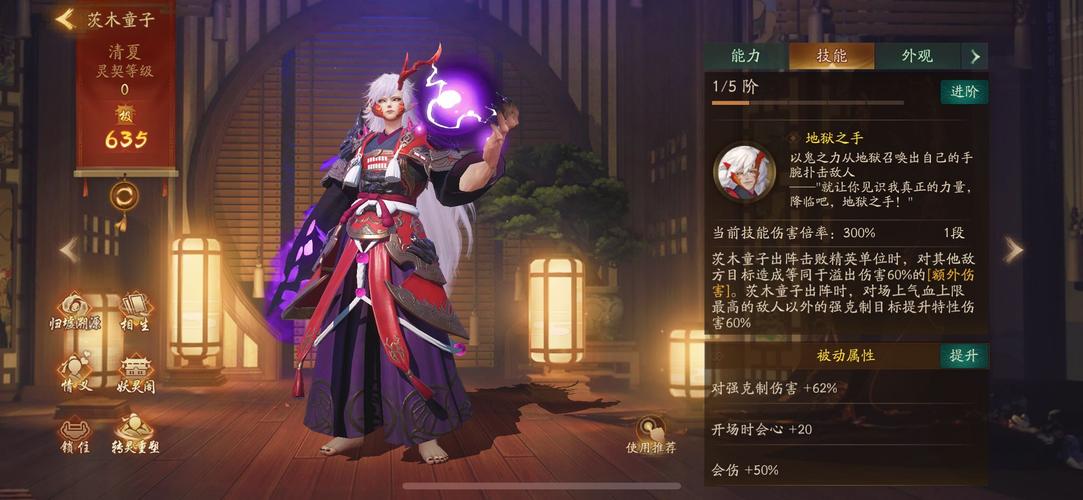Switch to the 能力 tab
Viewport: 1083px width, 500px height.
[745, 56]
